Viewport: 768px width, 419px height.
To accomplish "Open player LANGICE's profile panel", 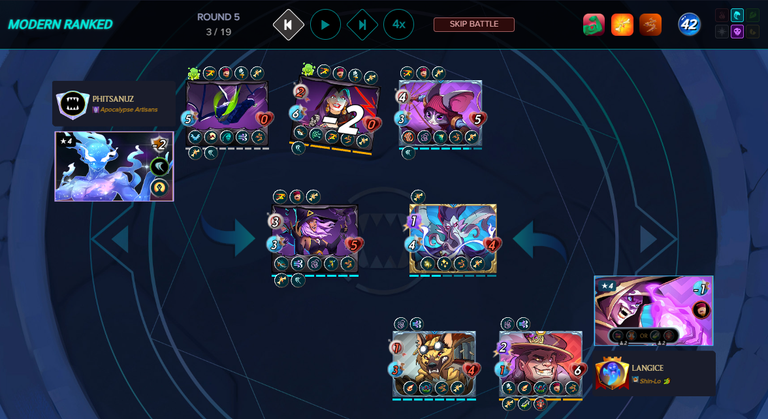I will click(654, 373).
